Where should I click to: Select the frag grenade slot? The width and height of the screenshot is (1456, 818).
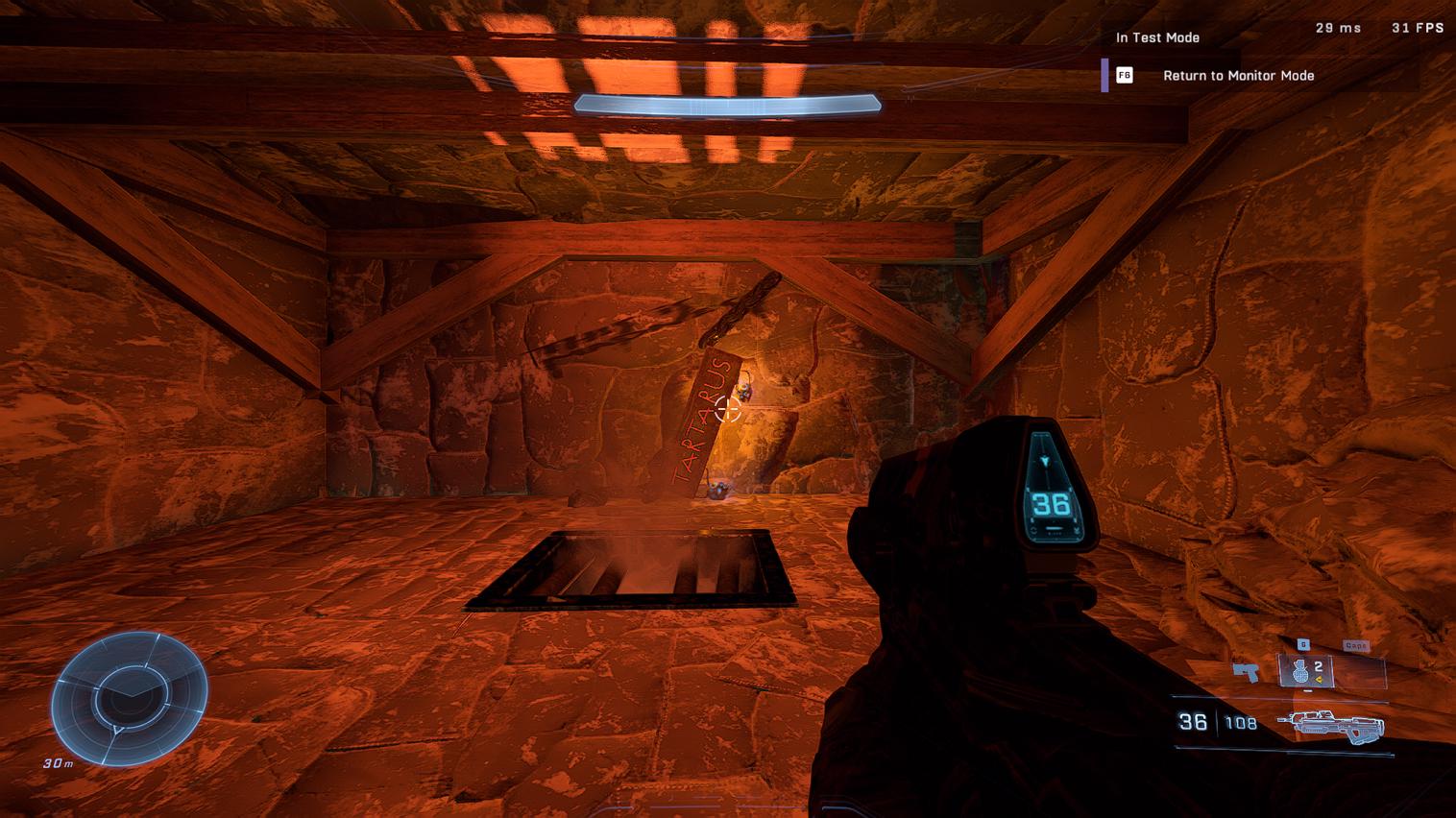click(1304, 670)
